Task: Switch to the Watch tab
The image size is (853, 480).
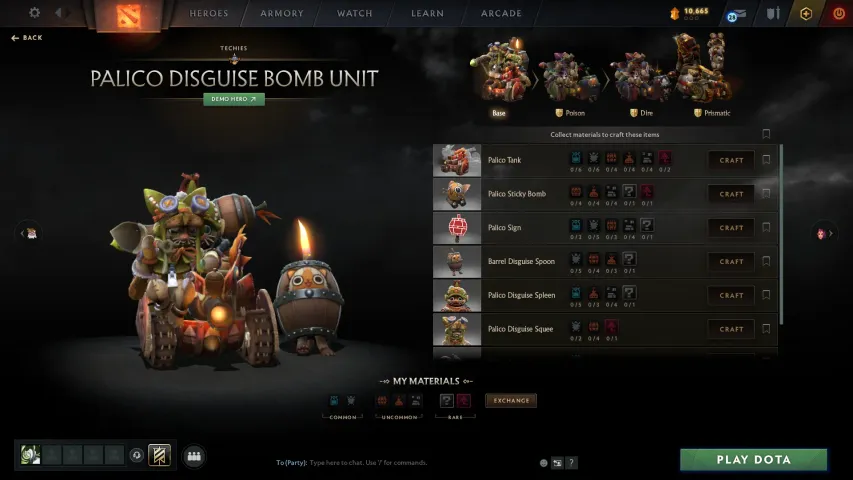Action: pos(355,14)
